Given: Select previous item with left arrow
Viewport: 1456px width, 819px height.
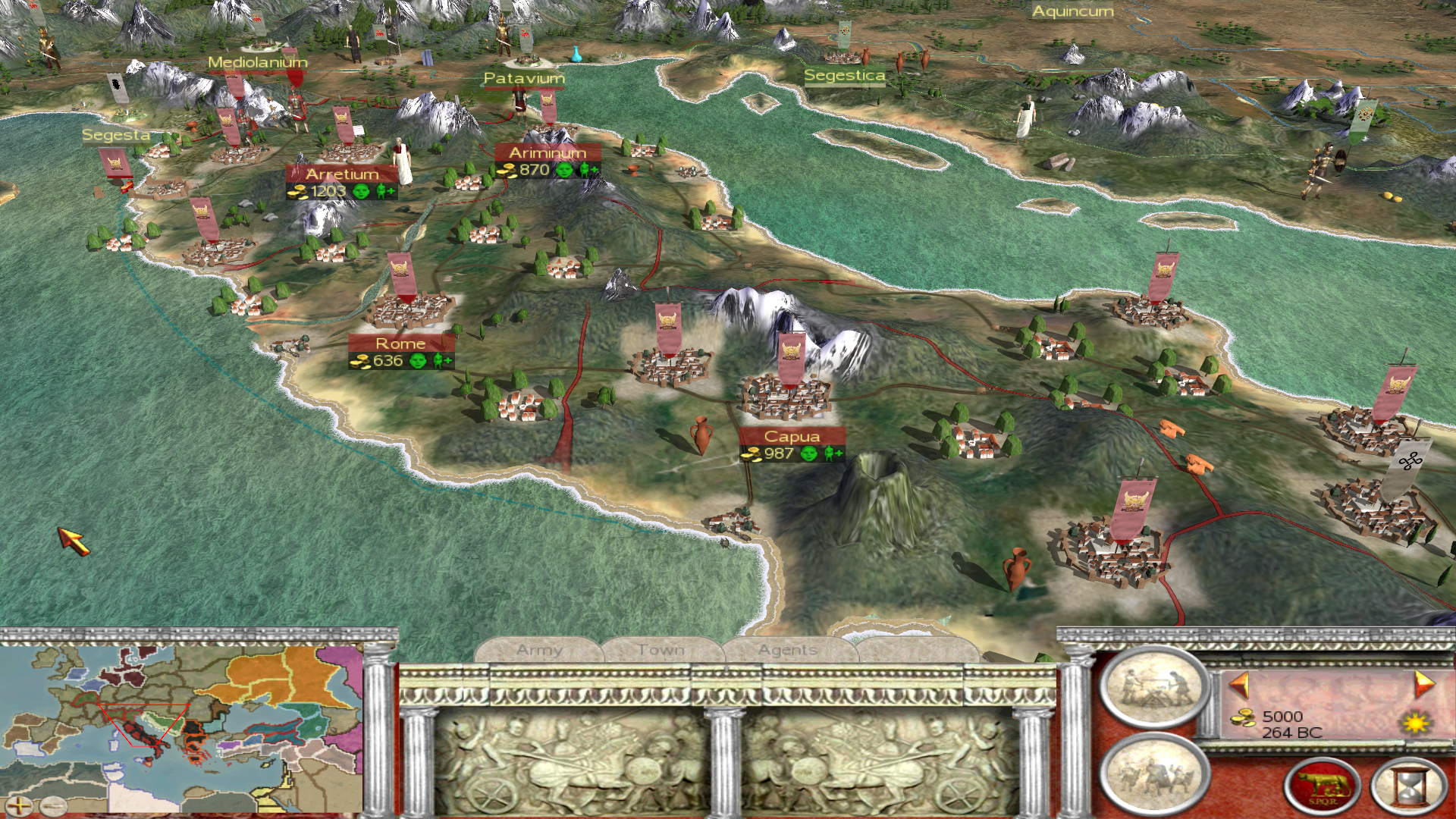Looking at the screenshot, I should (1239, 685).
